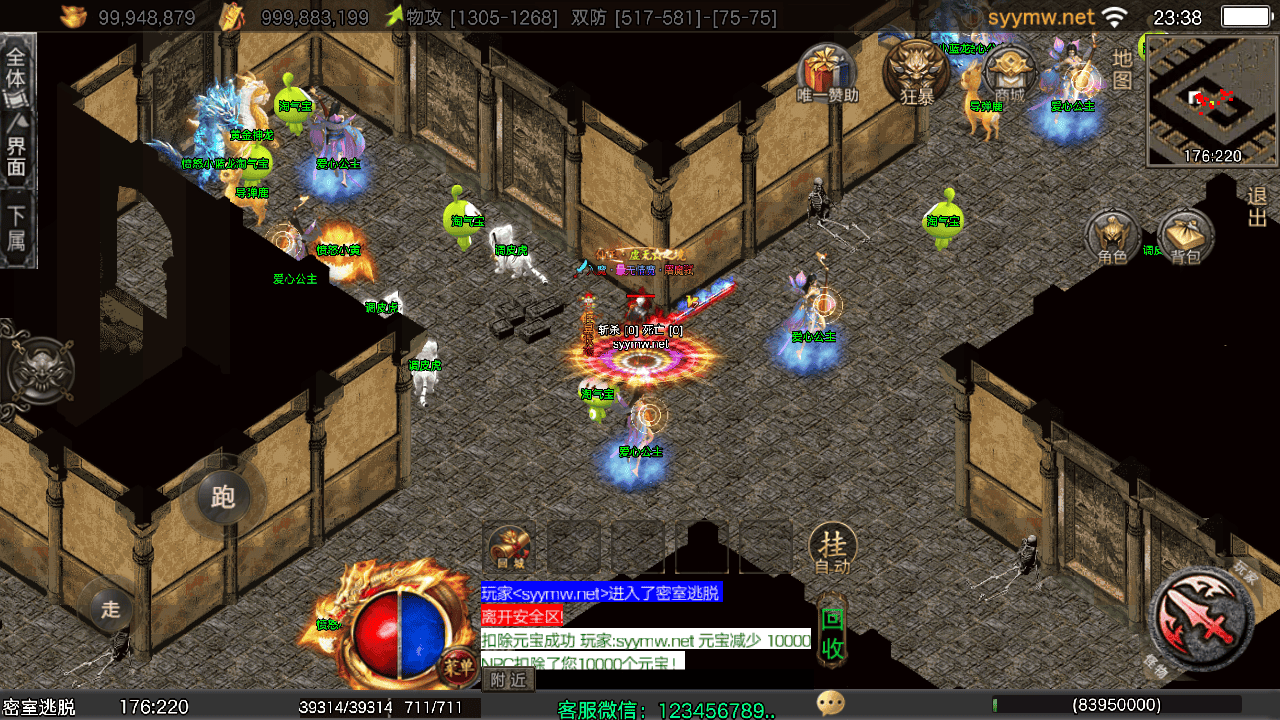
Task: Open the chat speech bubble icon
Action: coord(830,704)
